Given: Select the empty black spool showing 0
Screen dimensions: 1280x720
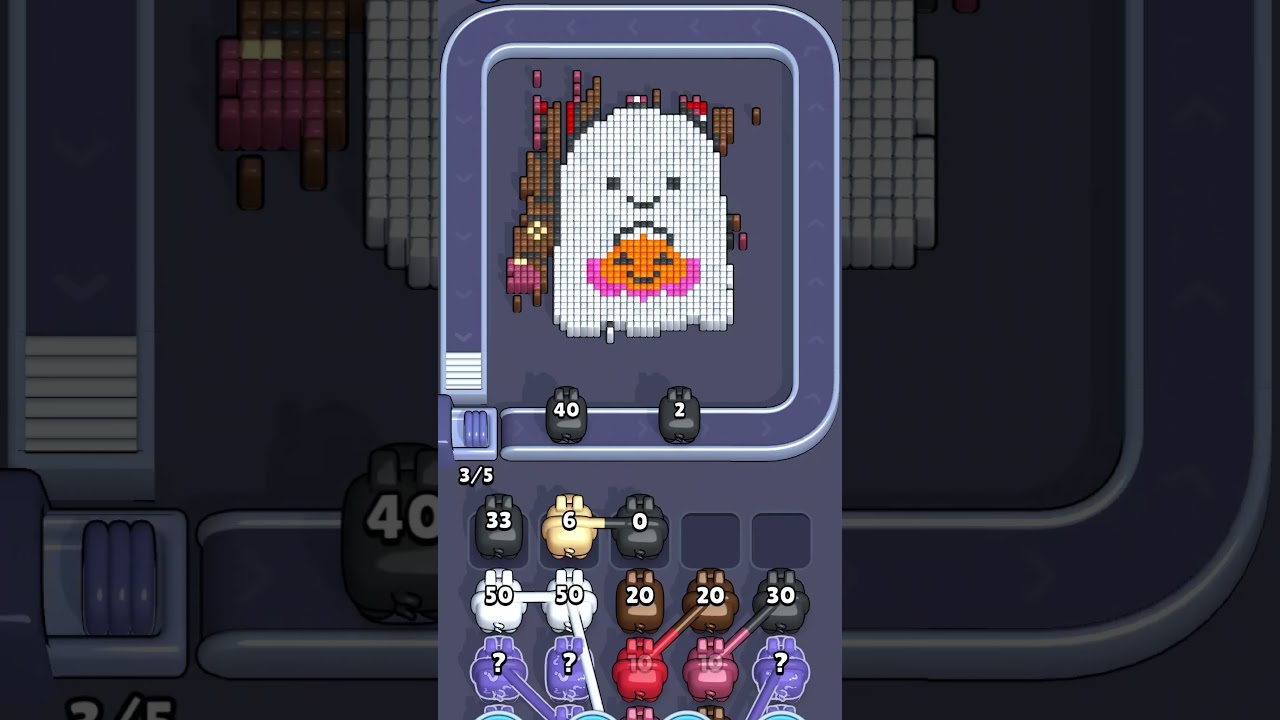Looking at the screenshot, I should 638,520.
